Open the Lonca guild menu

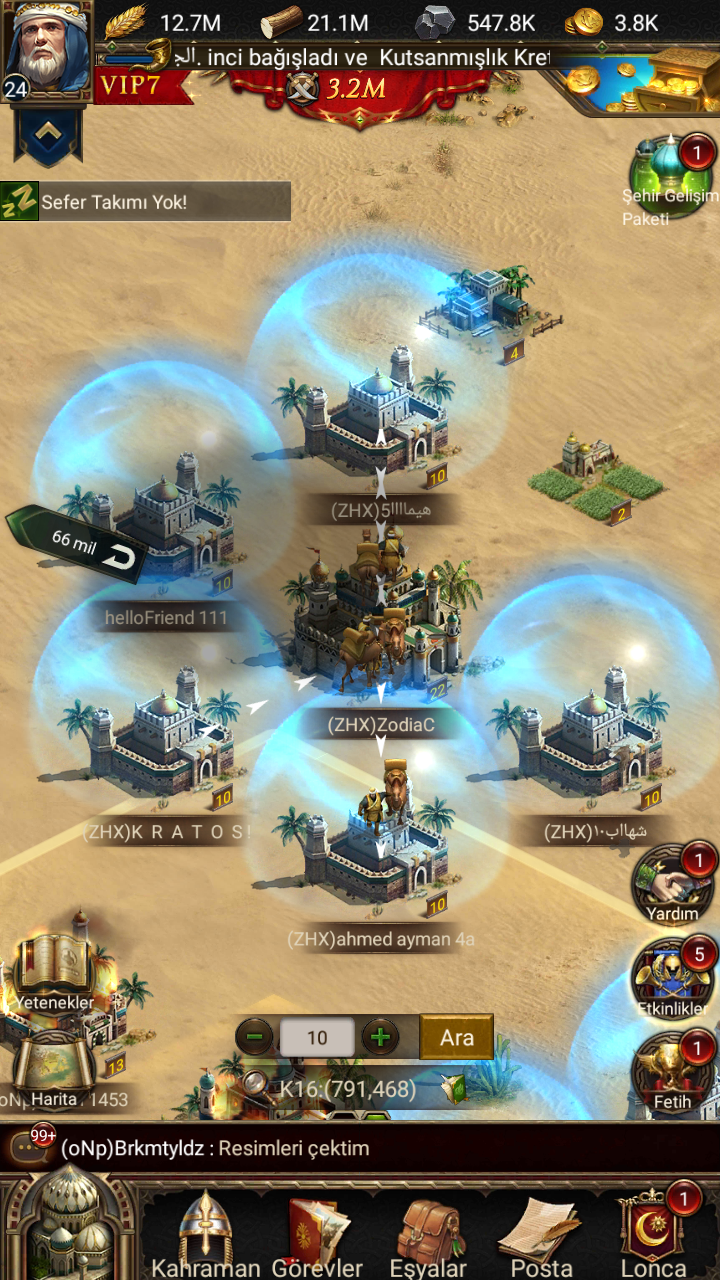pos(653,1235)
